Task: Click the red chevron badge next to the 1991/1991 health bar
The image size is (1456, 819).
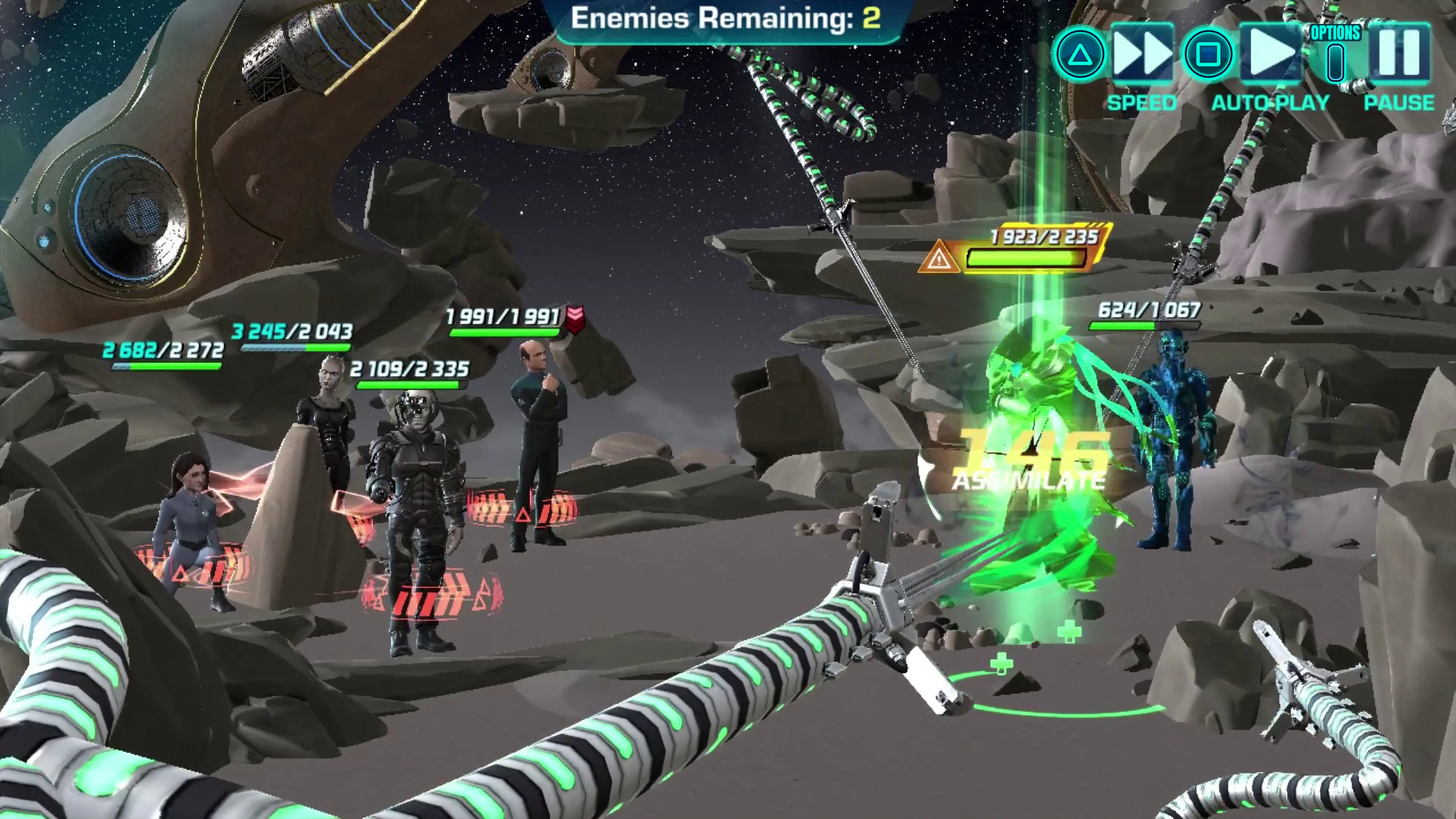Action: click(576, 318)
